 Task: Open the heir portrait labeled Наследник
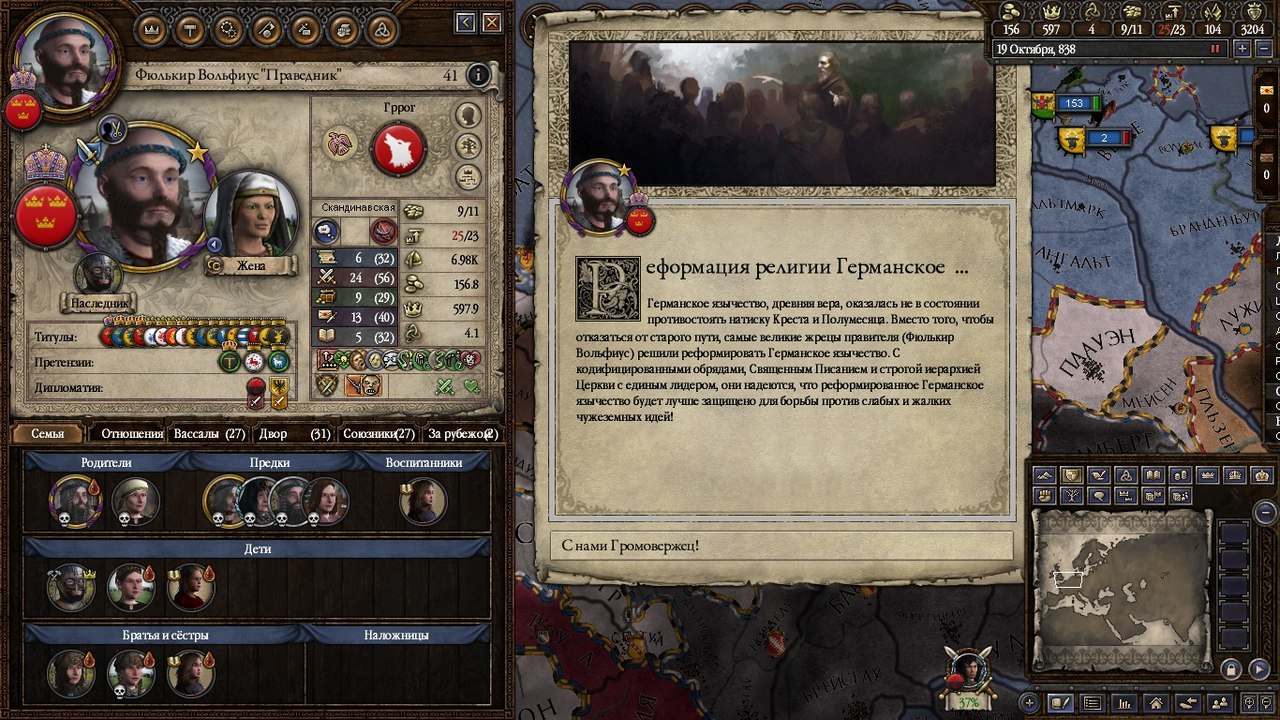pyautogui.click(x=98, y=276)
